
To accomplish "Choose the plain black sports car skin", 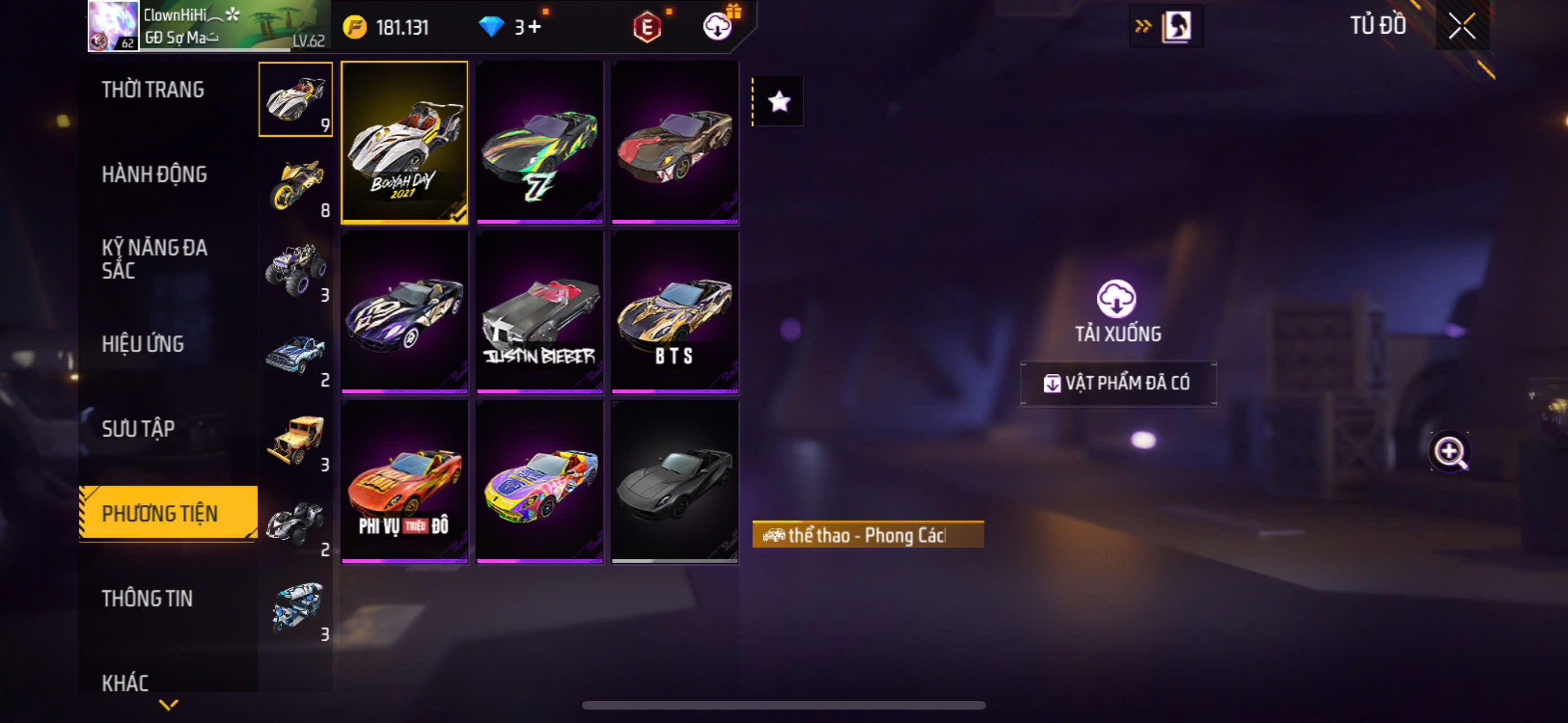I will click(x=675, y=481).
